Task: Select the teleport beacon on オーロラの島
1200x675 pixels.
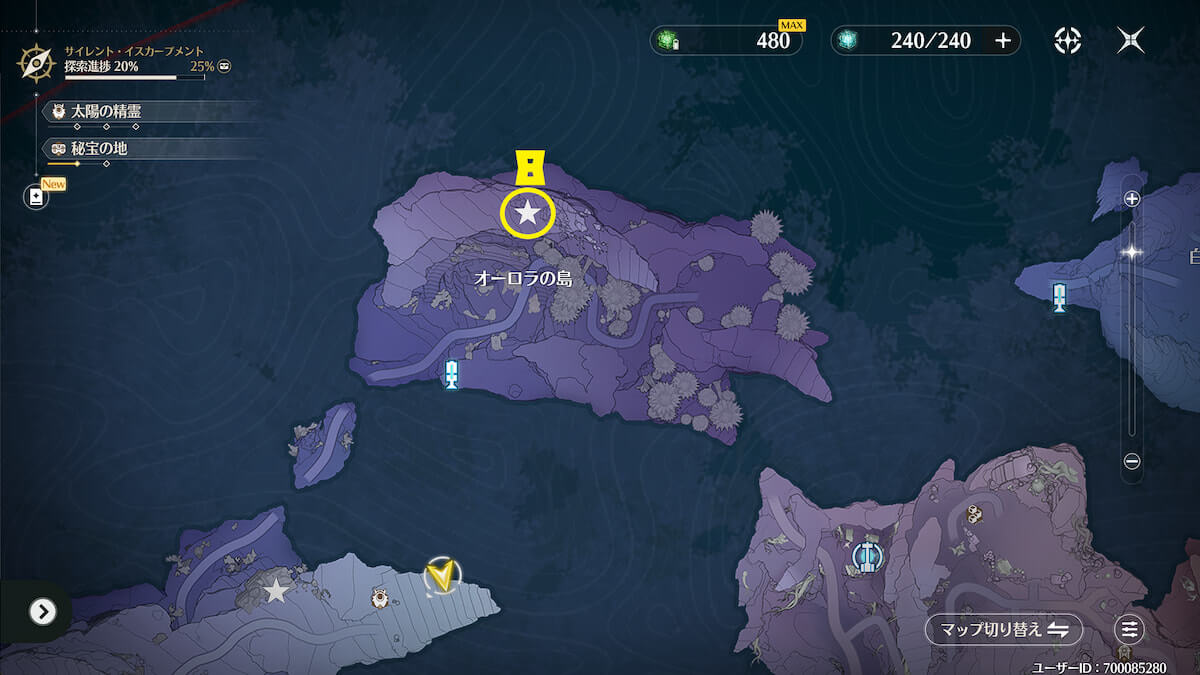Action: pos(451,374)
